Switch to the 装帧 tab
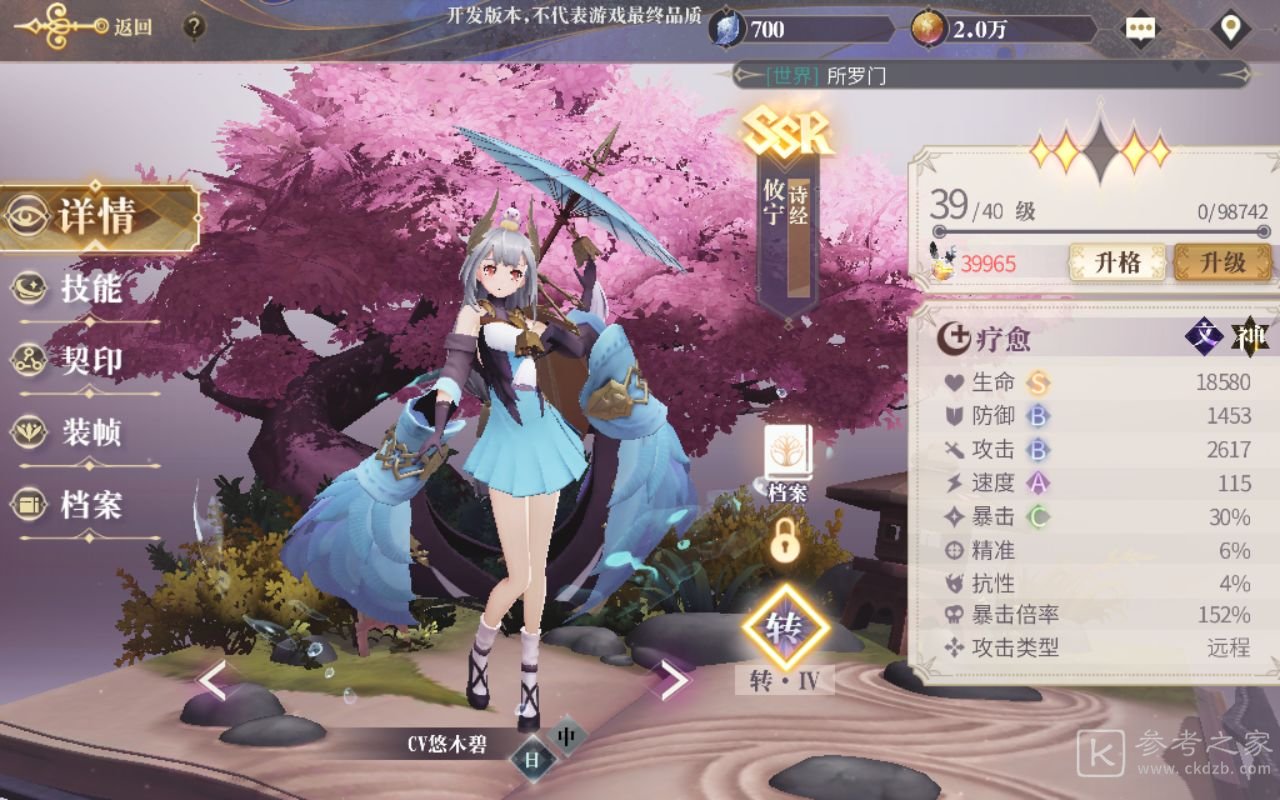 click(88, 433)
